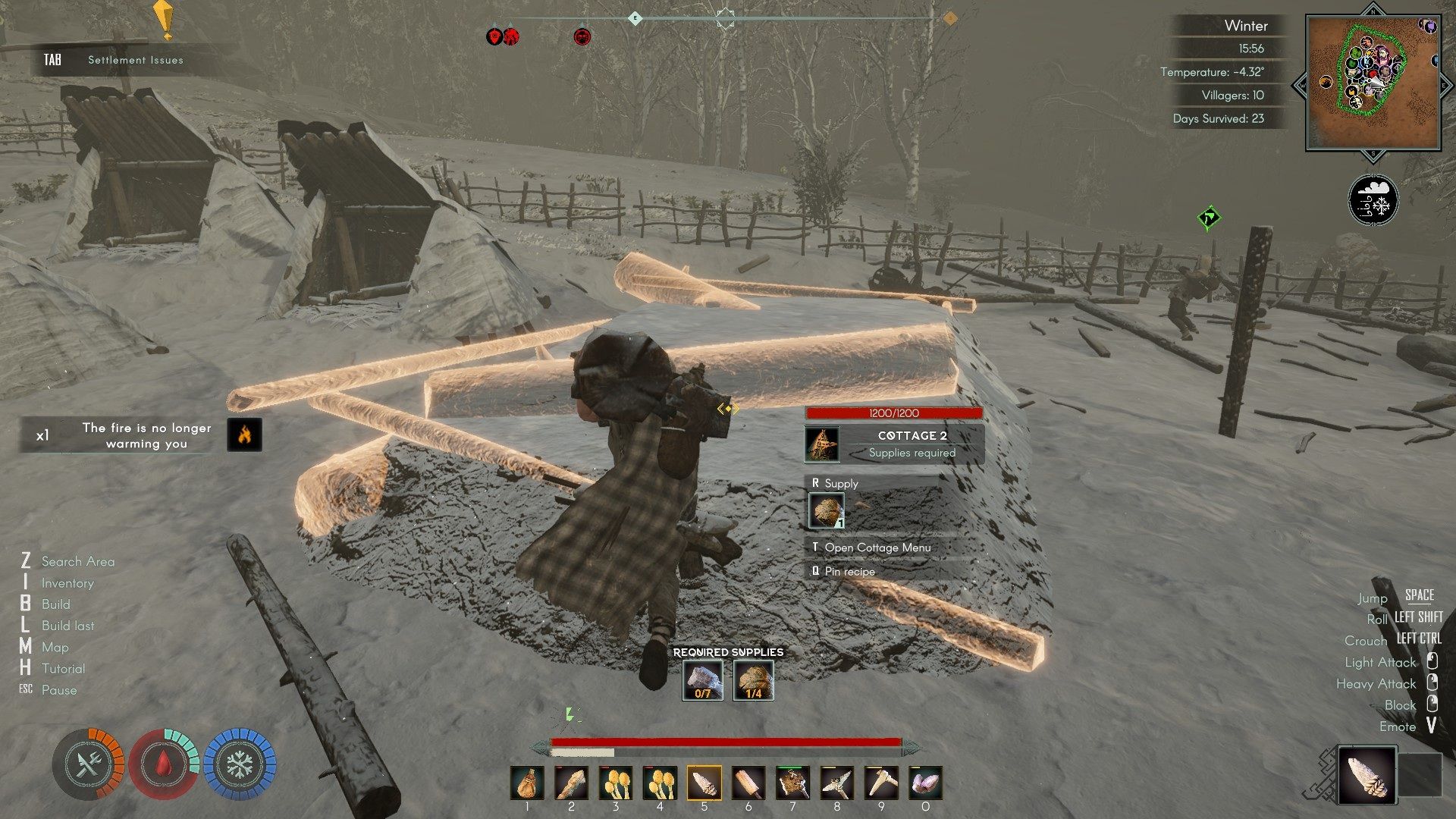Click the blood drop health gauge

(x=163, y=765)
